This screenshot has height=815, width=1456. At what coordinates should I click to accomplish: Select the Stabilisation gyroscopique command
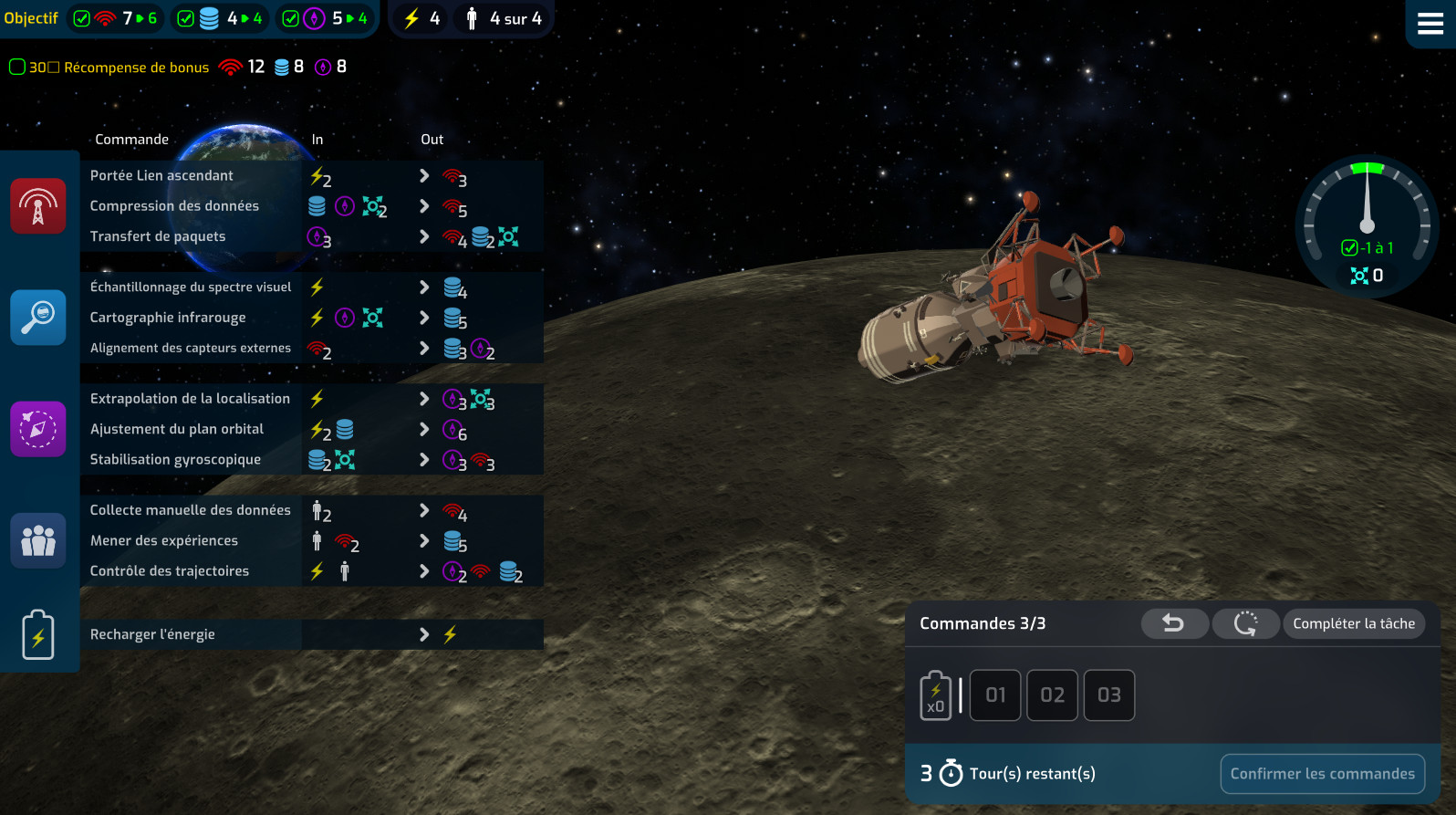pyautogui.click(x=175, y=460)
